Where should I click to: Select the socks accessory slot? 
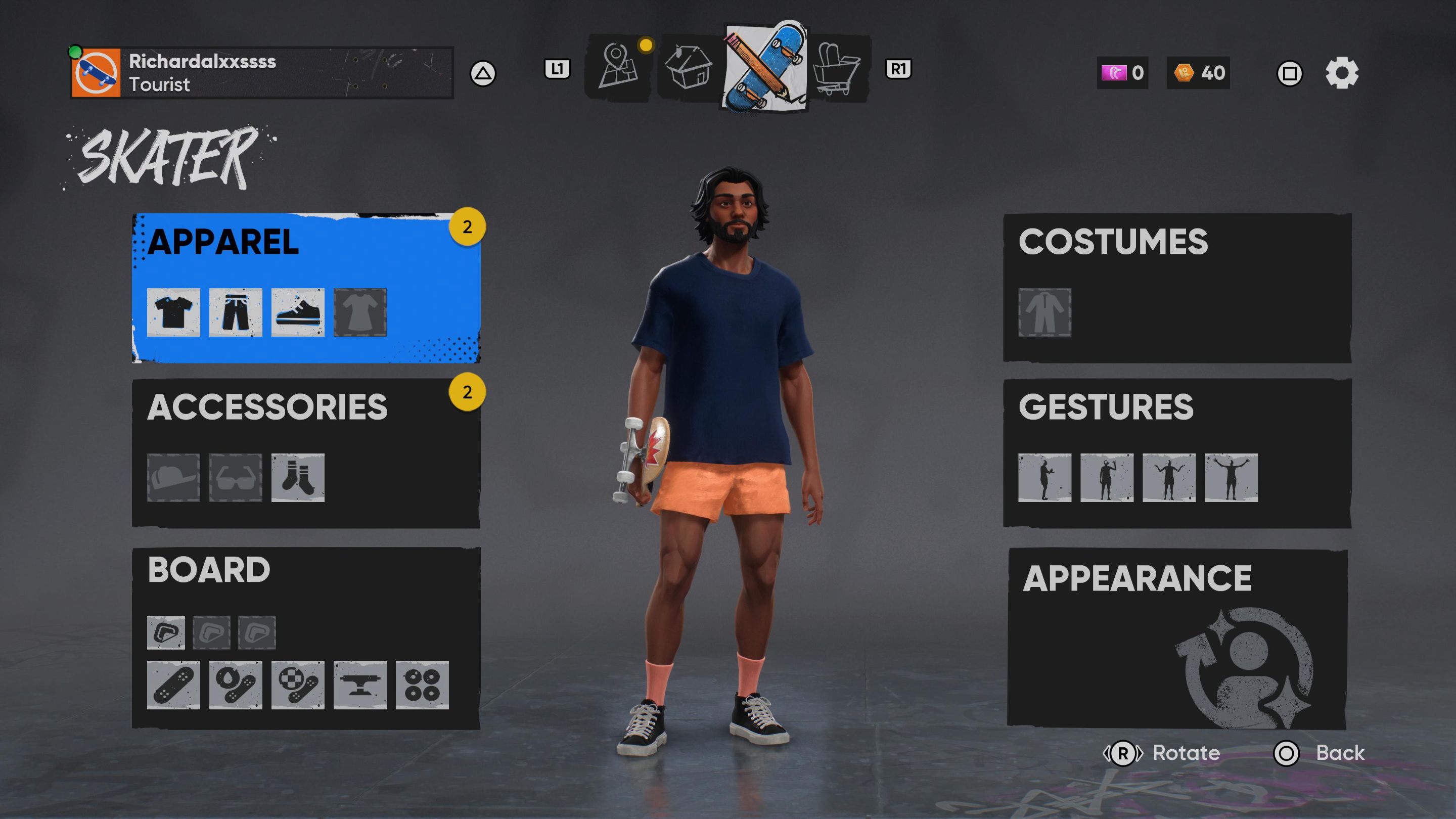297,478
